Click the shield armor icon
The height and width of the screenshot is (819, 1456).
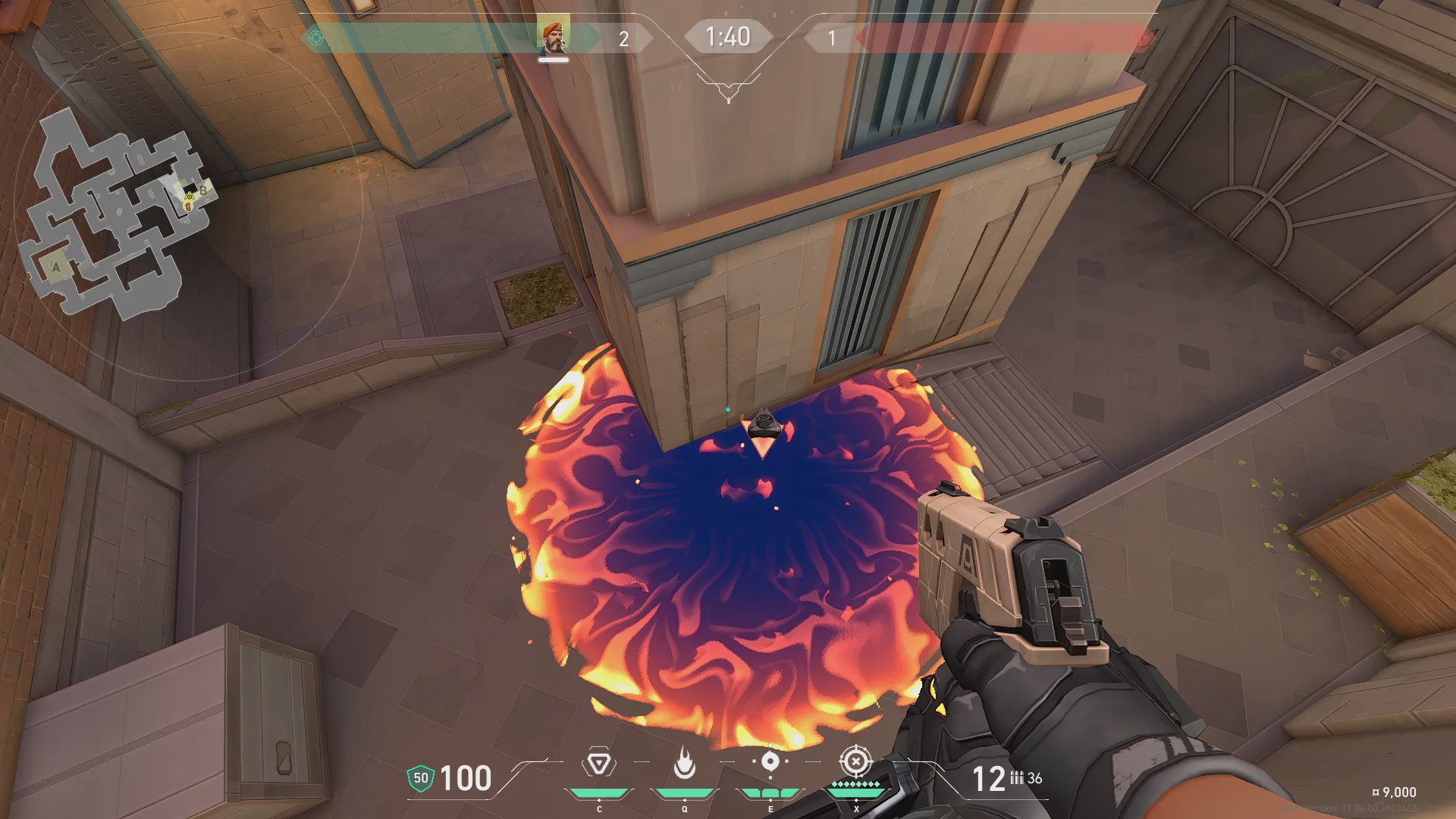420,778
